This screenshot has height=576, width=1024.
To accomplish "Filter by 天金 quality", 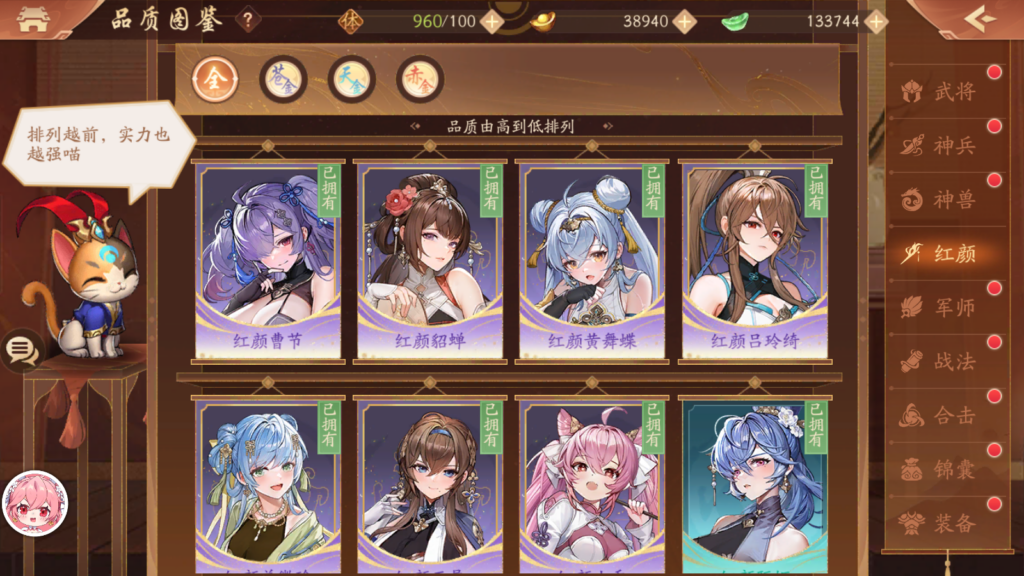I will (351, 79).
